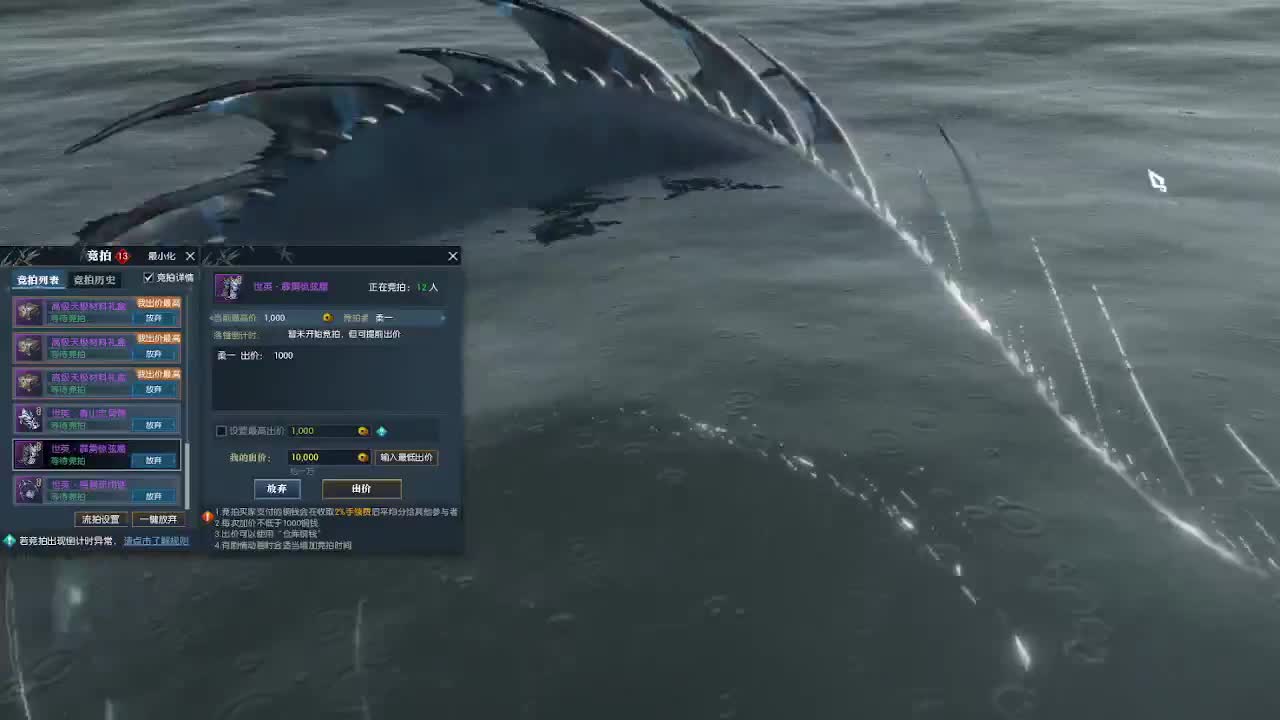Click the gold coin icon beside the current highest price

[326, 317]
